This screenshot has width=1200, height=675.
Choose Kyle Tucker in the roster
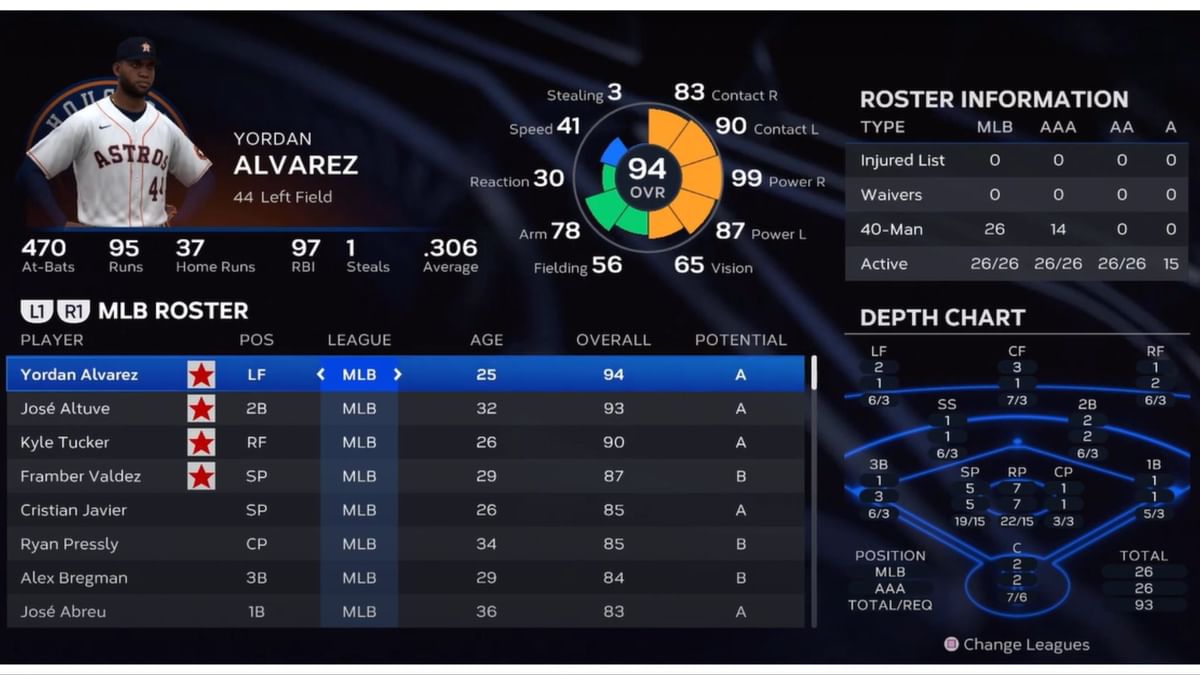pos(65,442)
